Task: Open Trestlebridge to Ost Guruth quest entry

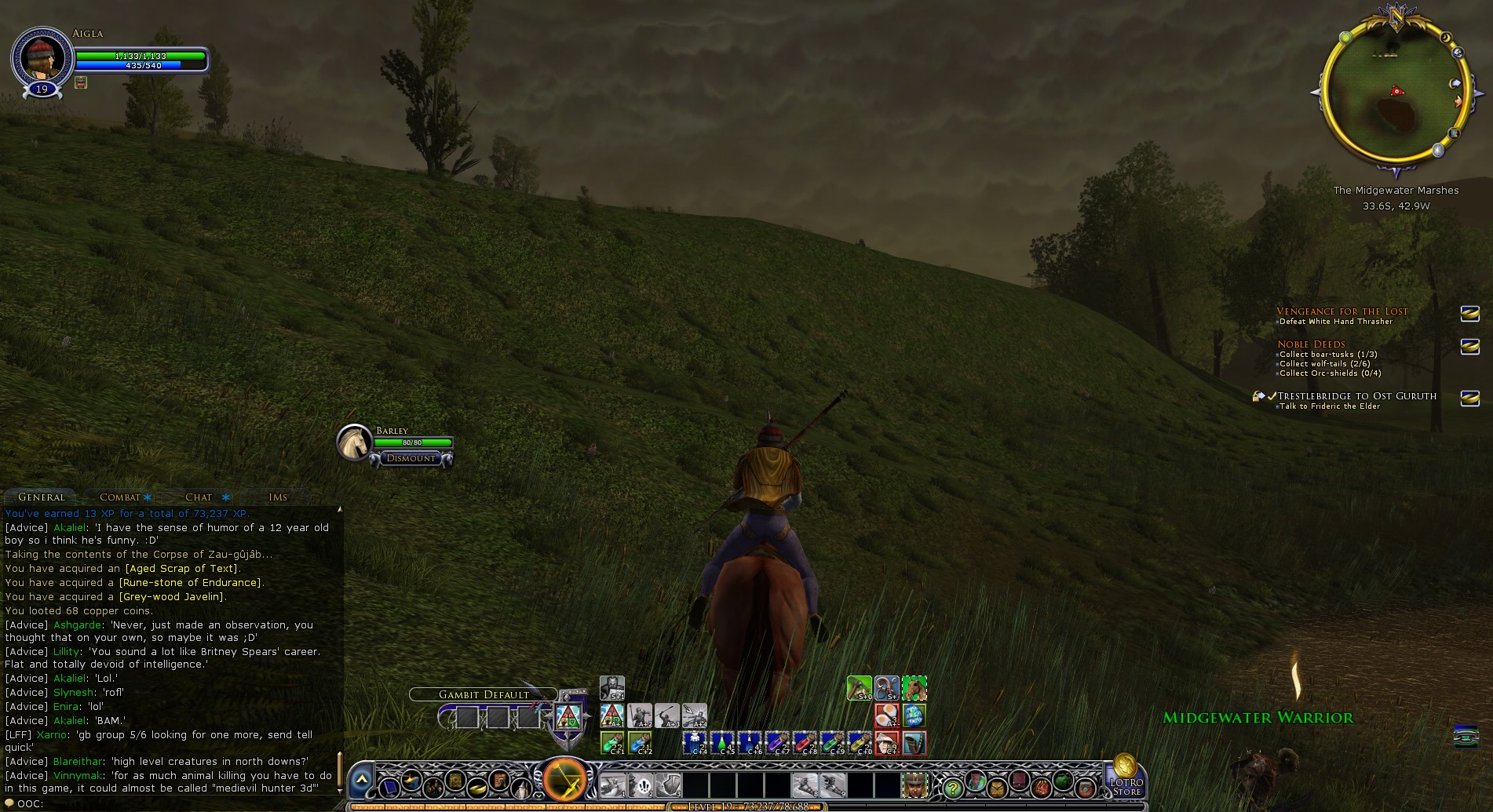Action: 1357,396
